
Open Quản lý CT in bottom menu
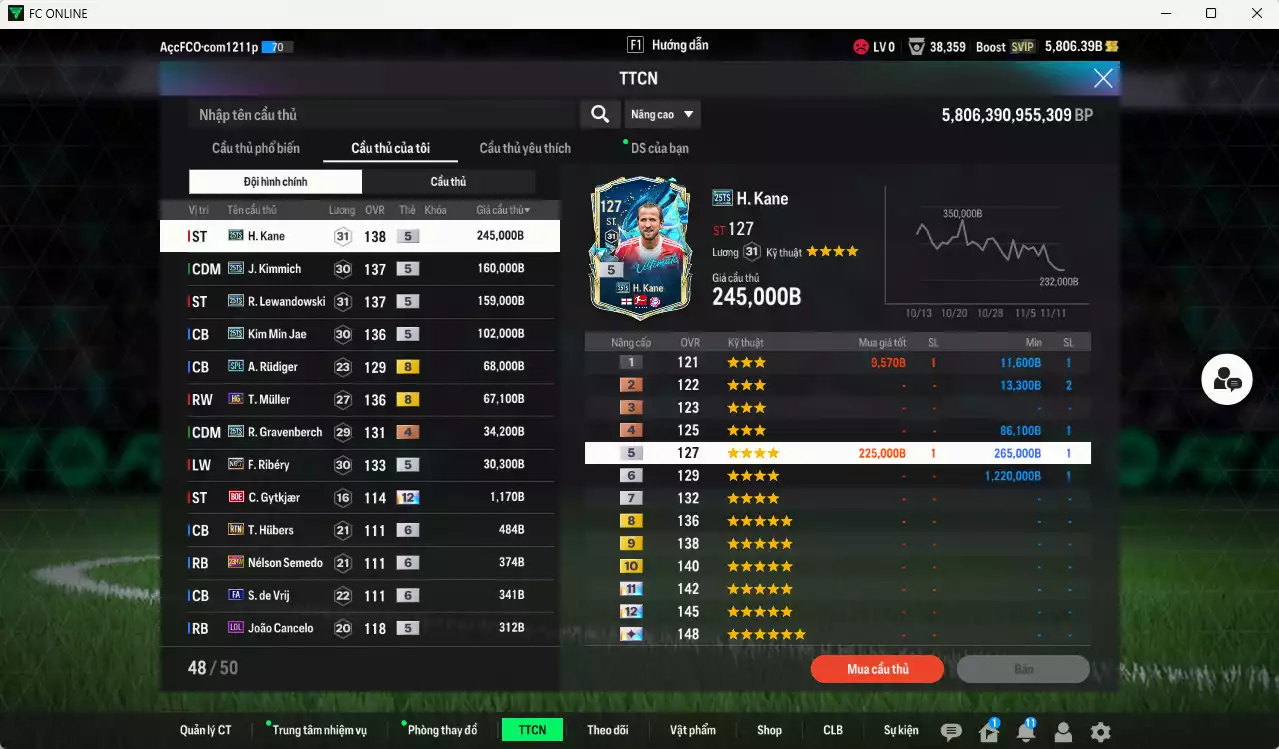(206, 730)
